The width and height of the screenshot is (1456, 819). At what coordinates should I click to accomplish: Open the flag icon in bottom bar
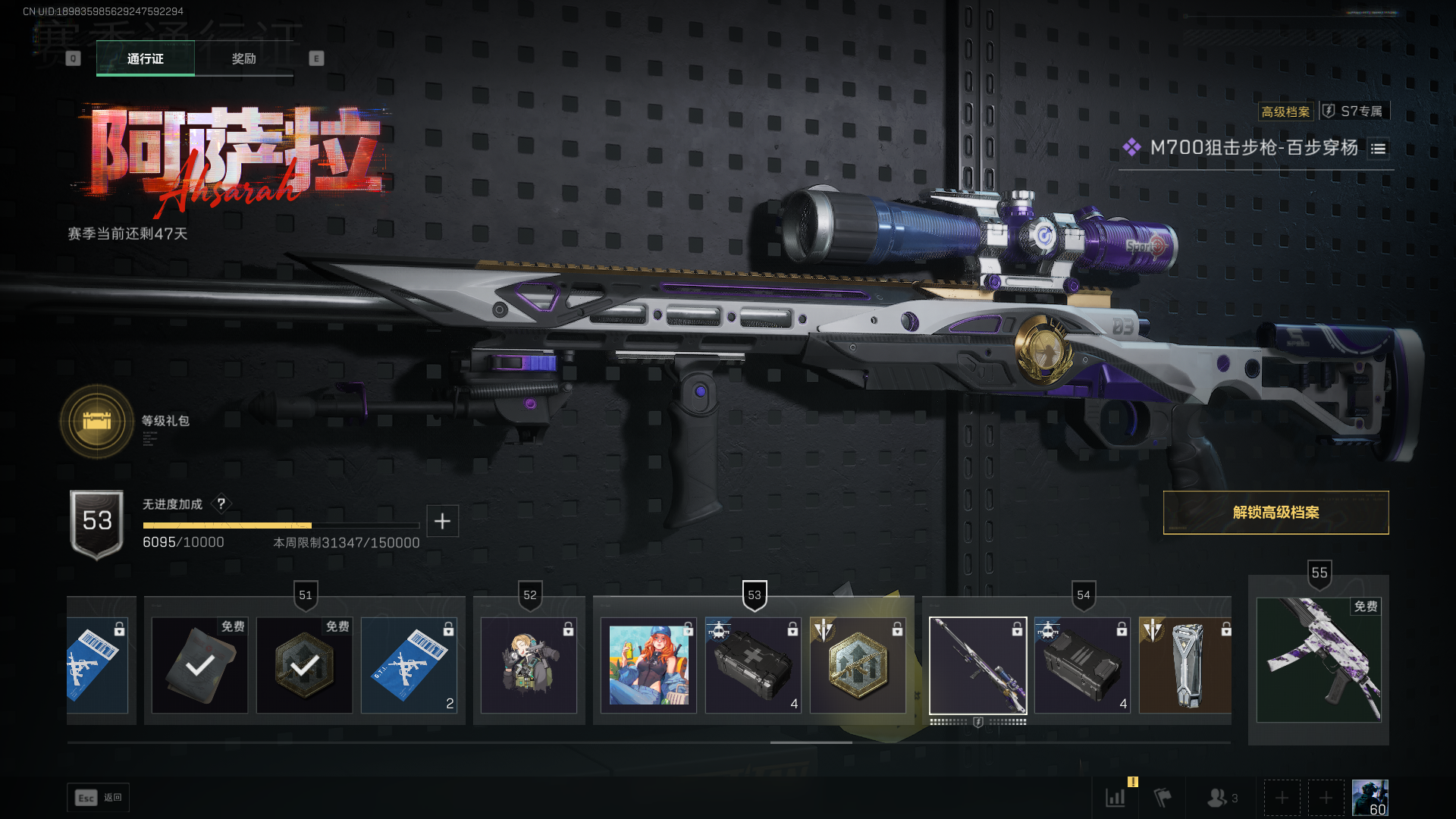click(1163, 798)
